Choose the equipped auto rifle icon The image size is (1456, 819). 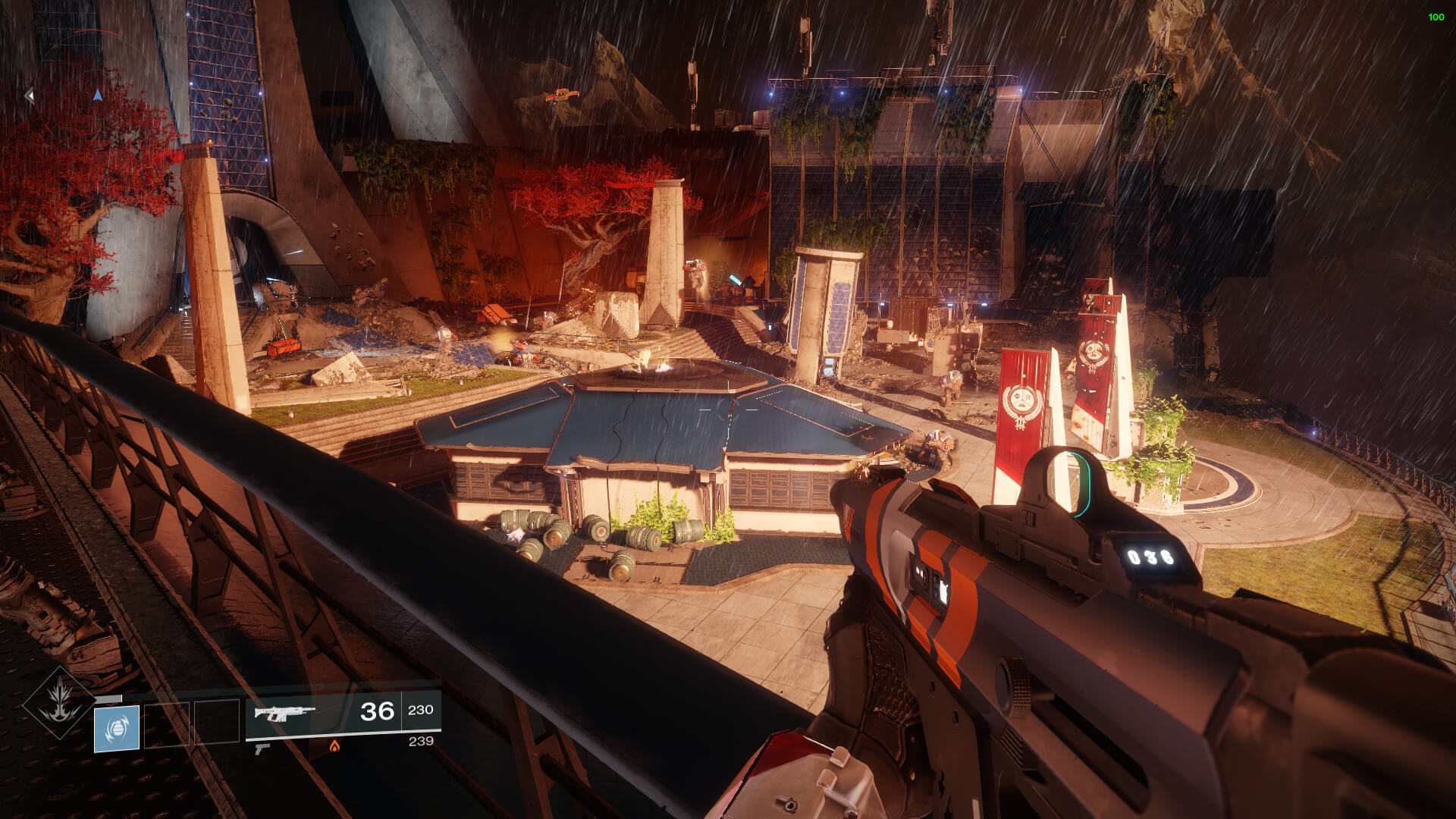tap(284, 713)
